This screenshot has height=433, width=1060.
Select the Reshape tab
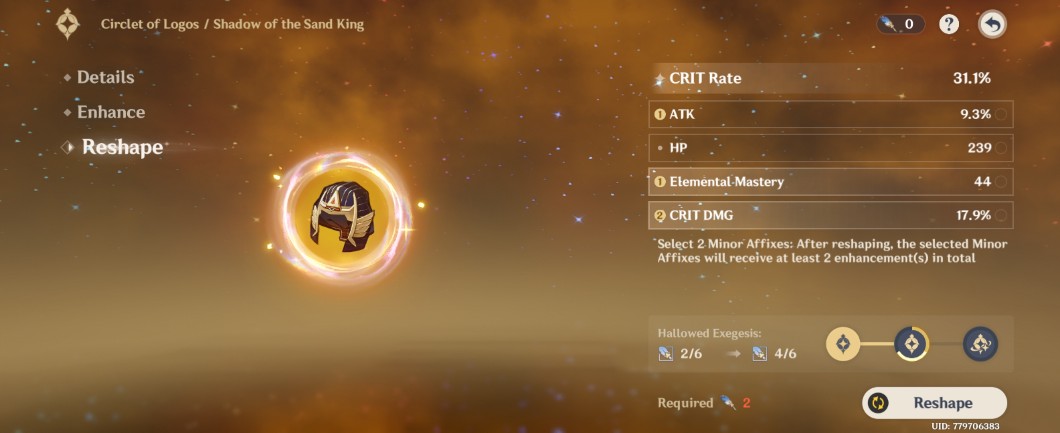[122, 147]
